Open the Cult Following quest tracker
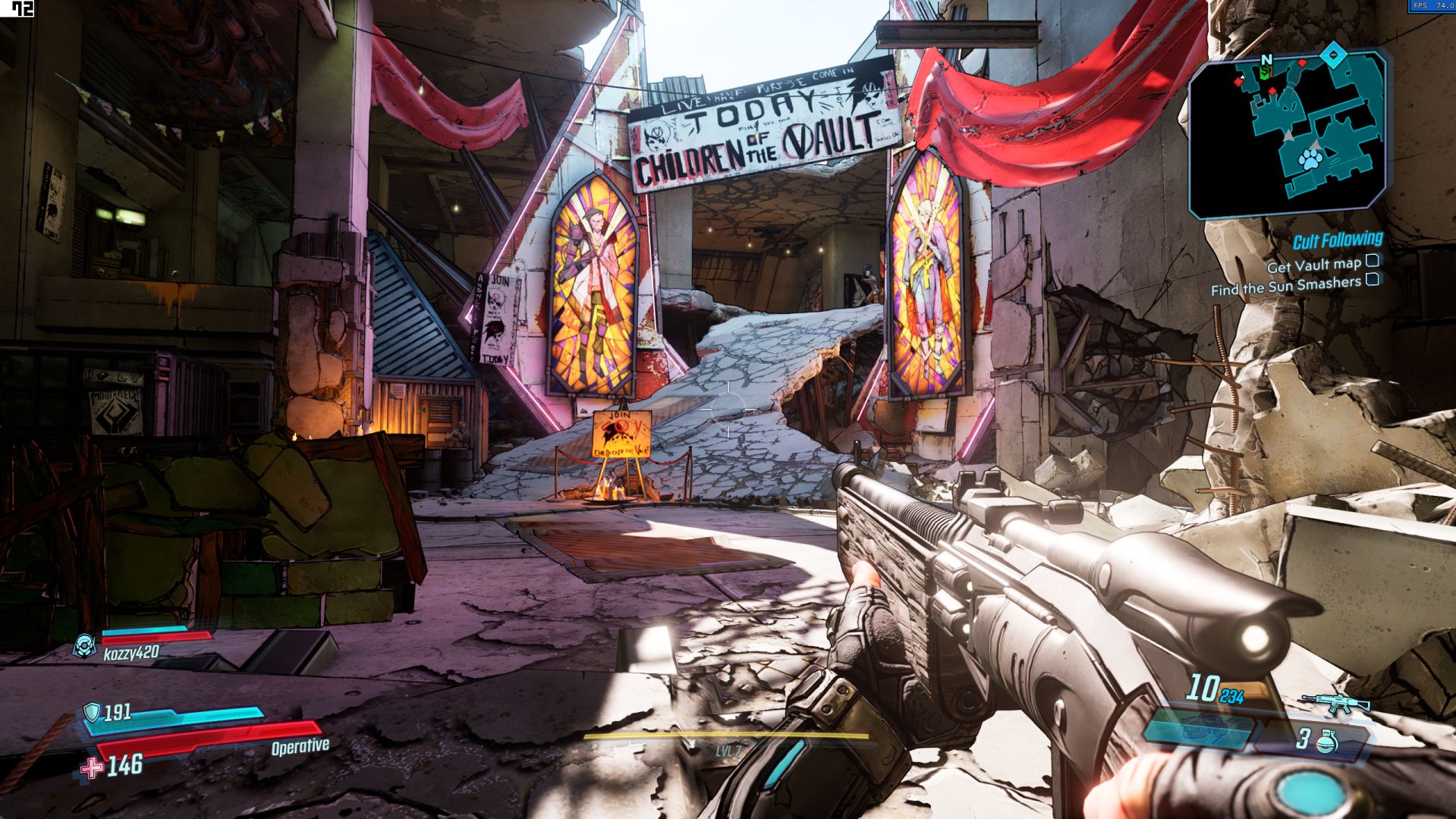This screenshot has width=1456, height=819. 1337,240
